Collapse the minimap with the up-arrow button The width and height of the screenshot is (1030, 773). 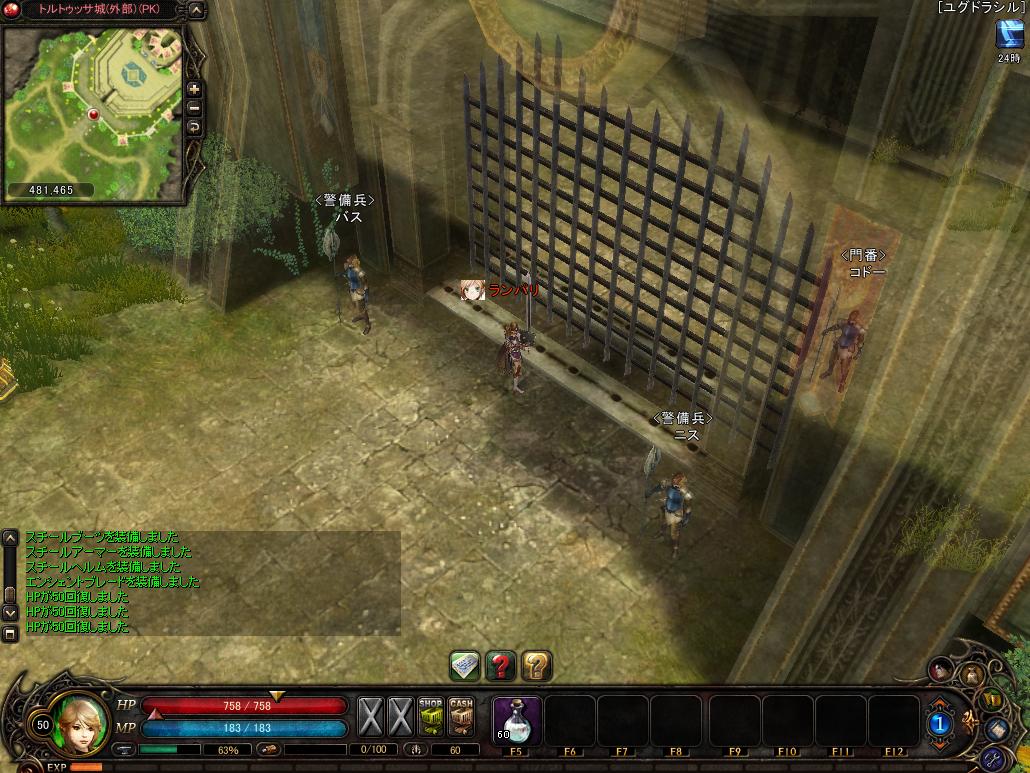pyautogui.click(x=196, y=11)
